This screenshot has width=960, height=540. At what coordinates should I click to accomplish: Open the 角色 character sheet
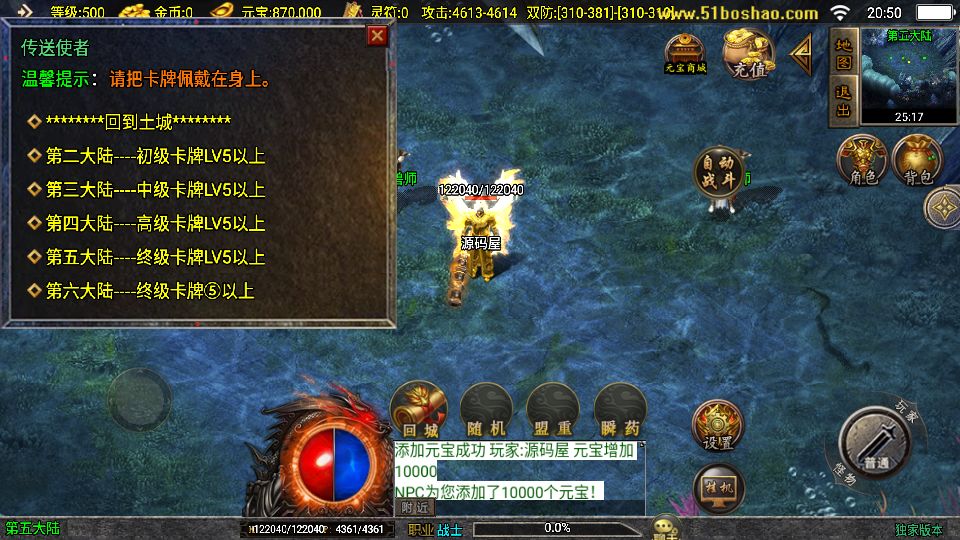tap(862, 160)
